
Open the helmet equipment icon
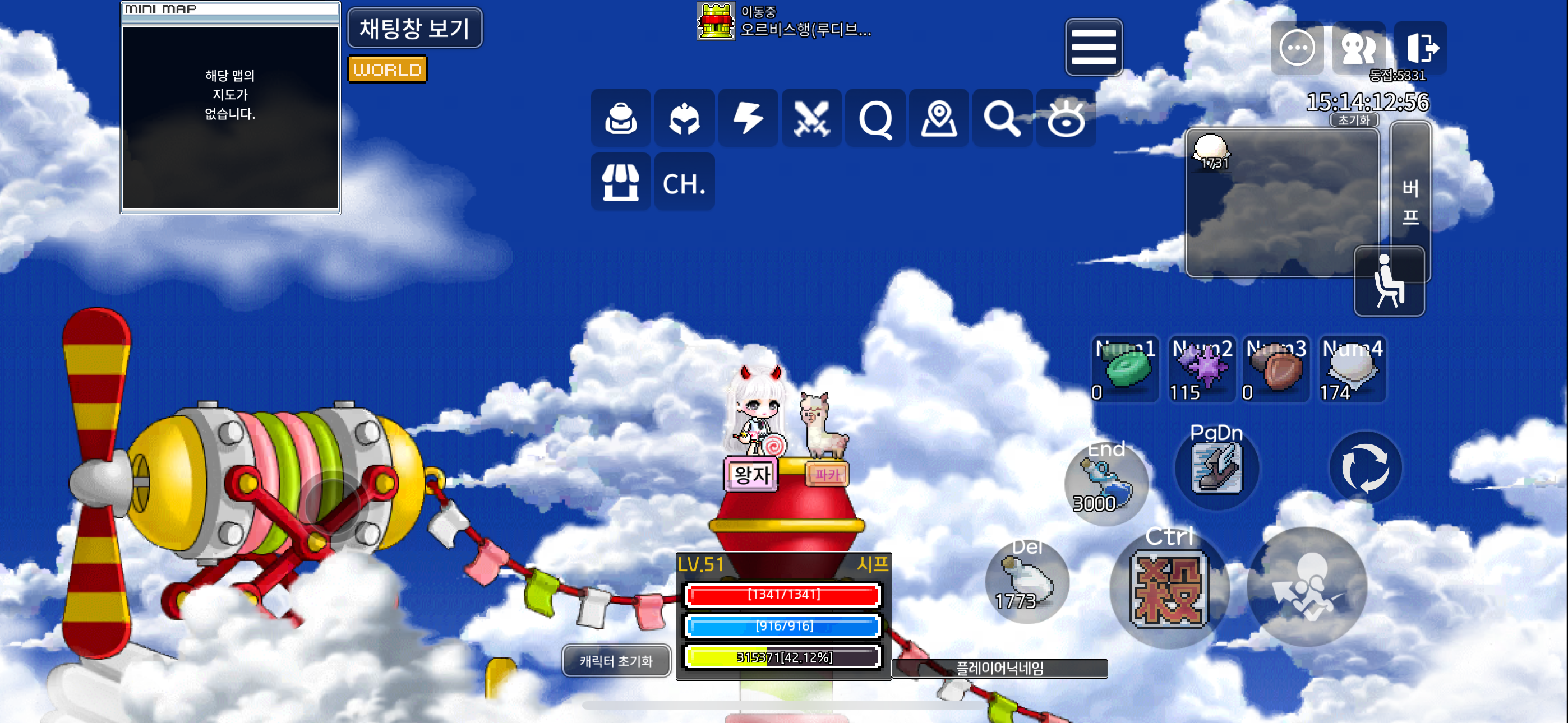[x=684, y=118]
